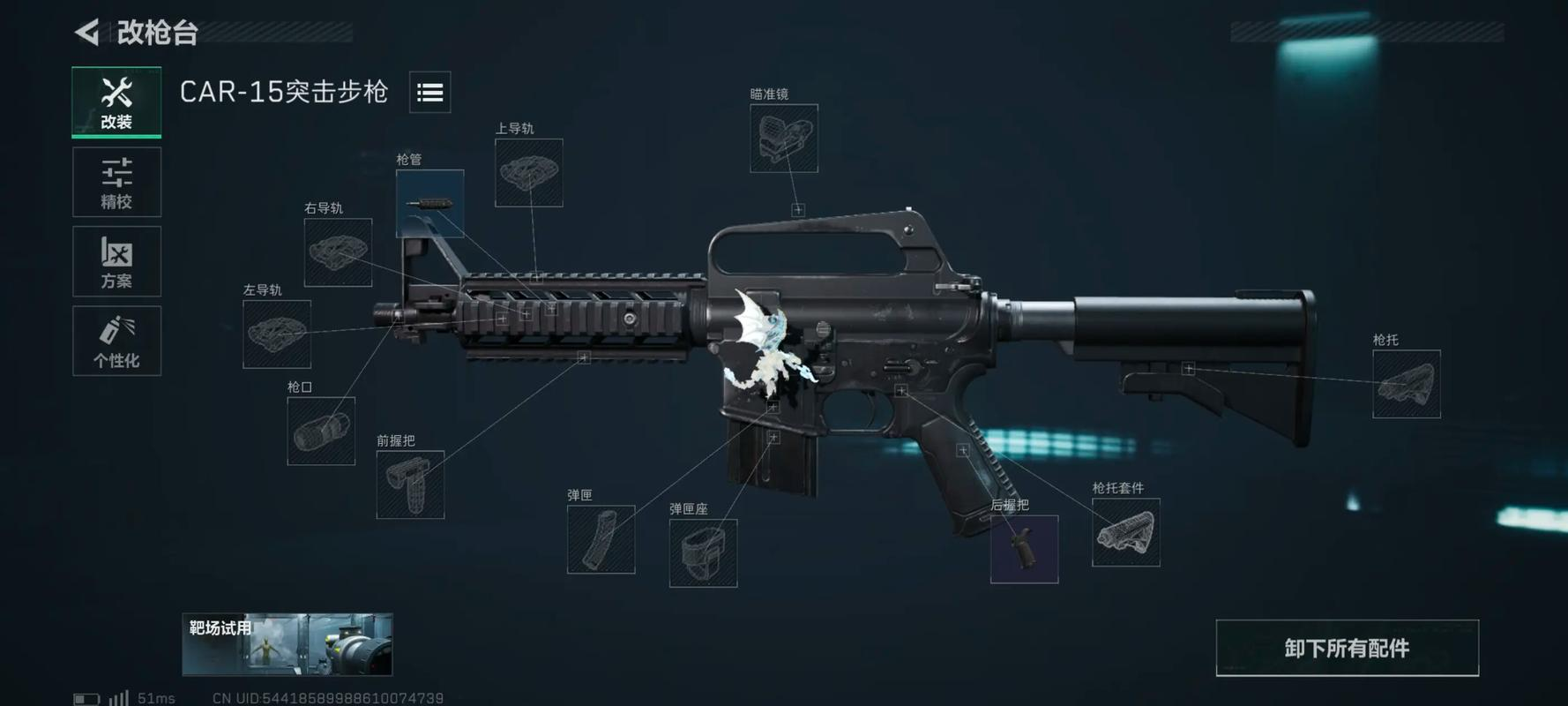The height and width of the screenshot is (706, 1568).
Task: Select the 瞄准镜 scope attachment slot
Action: pos(783,139)
